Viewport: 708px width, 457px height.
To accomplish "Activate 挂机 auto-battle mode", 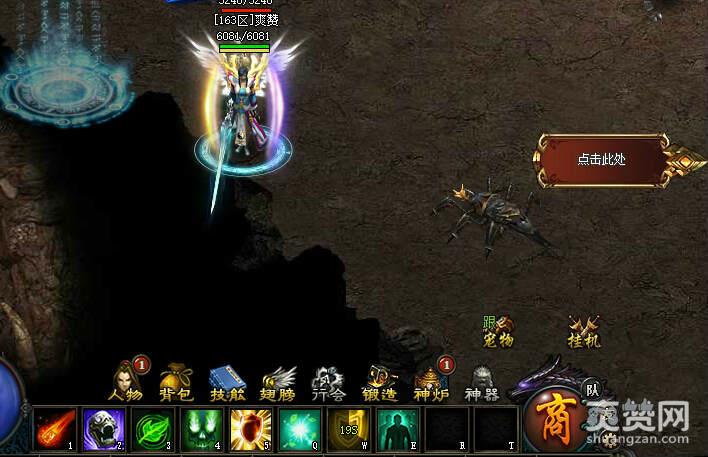I will 584,332.
